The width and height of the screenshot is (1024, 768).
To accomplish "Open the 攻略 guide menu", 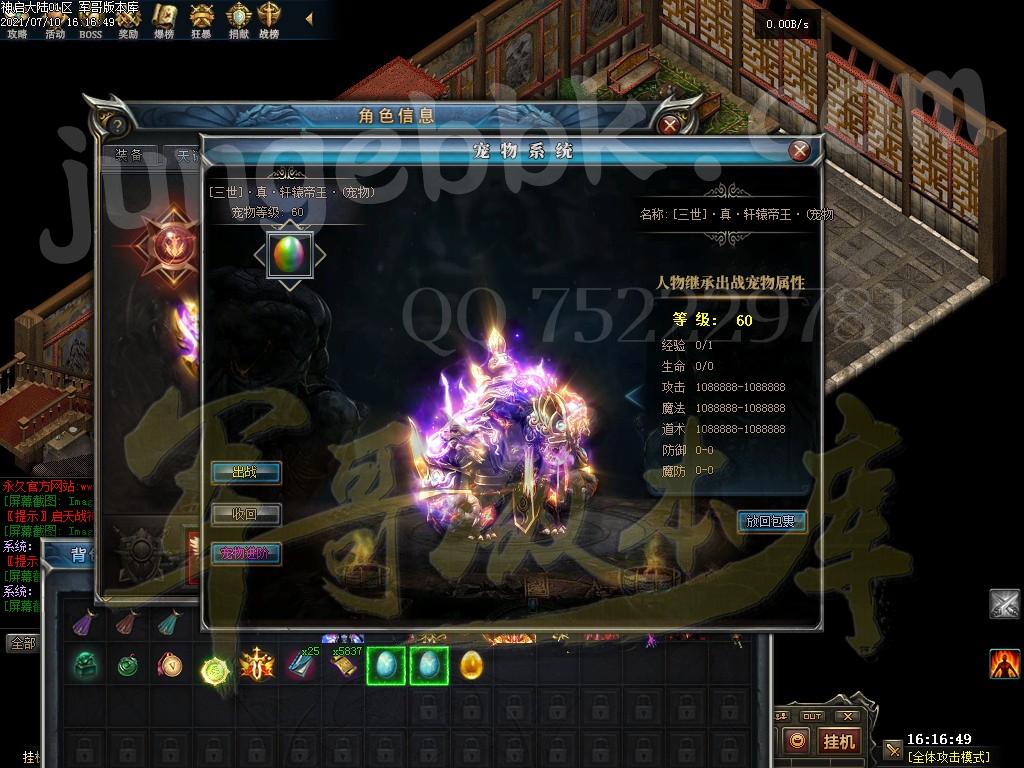I will click(17, 33).
